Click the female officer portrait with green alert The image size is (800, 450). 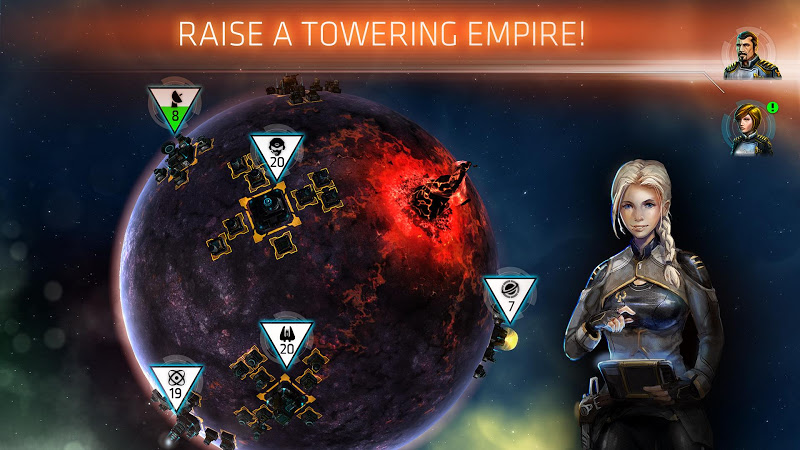[746, 129]
